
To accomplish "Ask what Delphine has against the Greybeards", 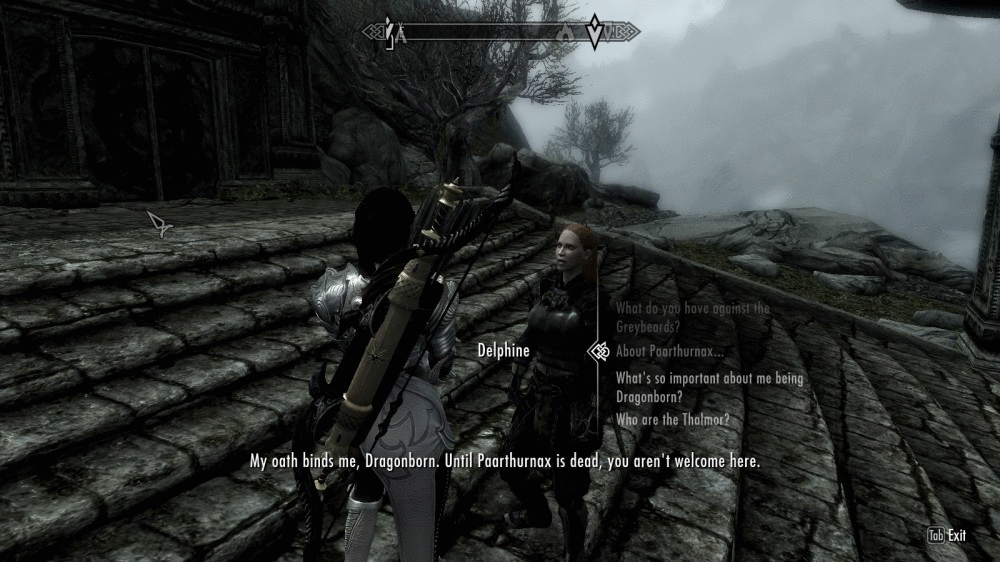I will pos(692,316).
